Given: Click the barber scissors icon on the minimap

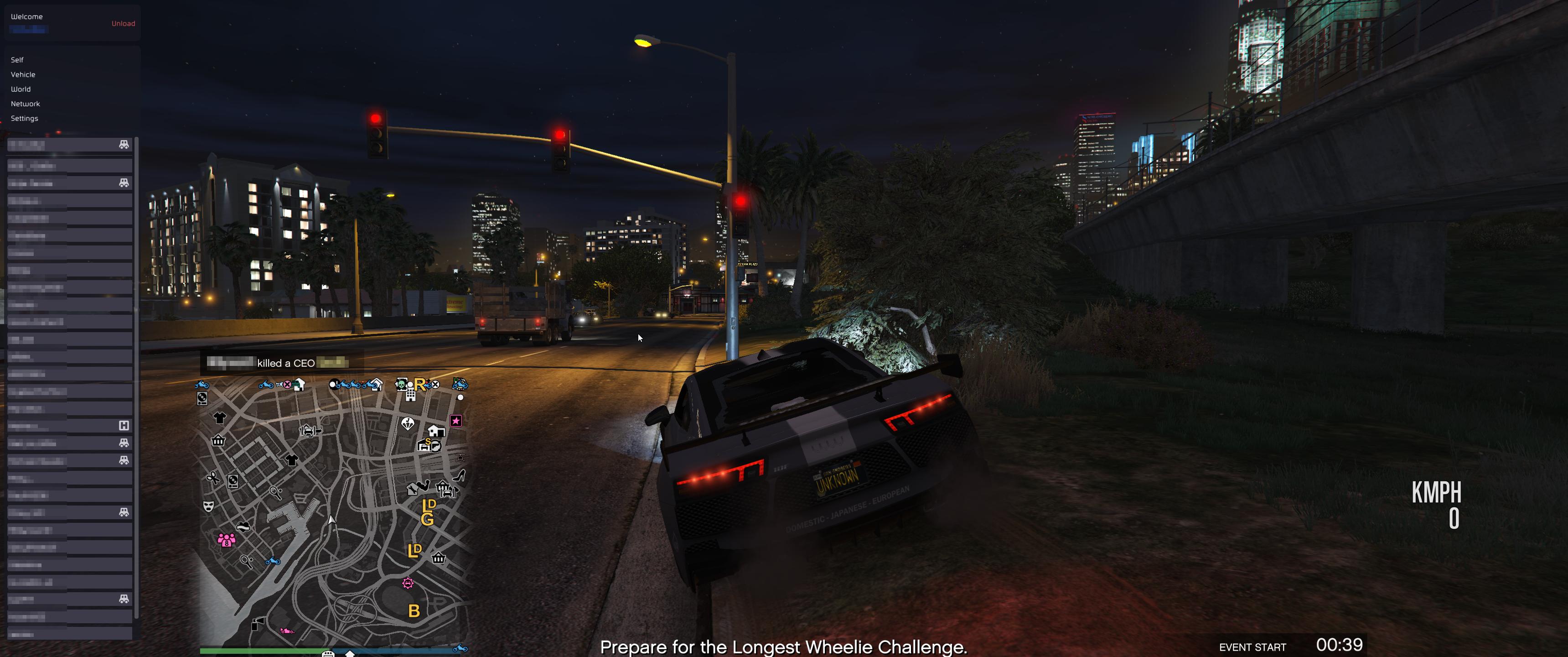Looking at the screenshot, I should pyautogui.click(x=214, y=479).
